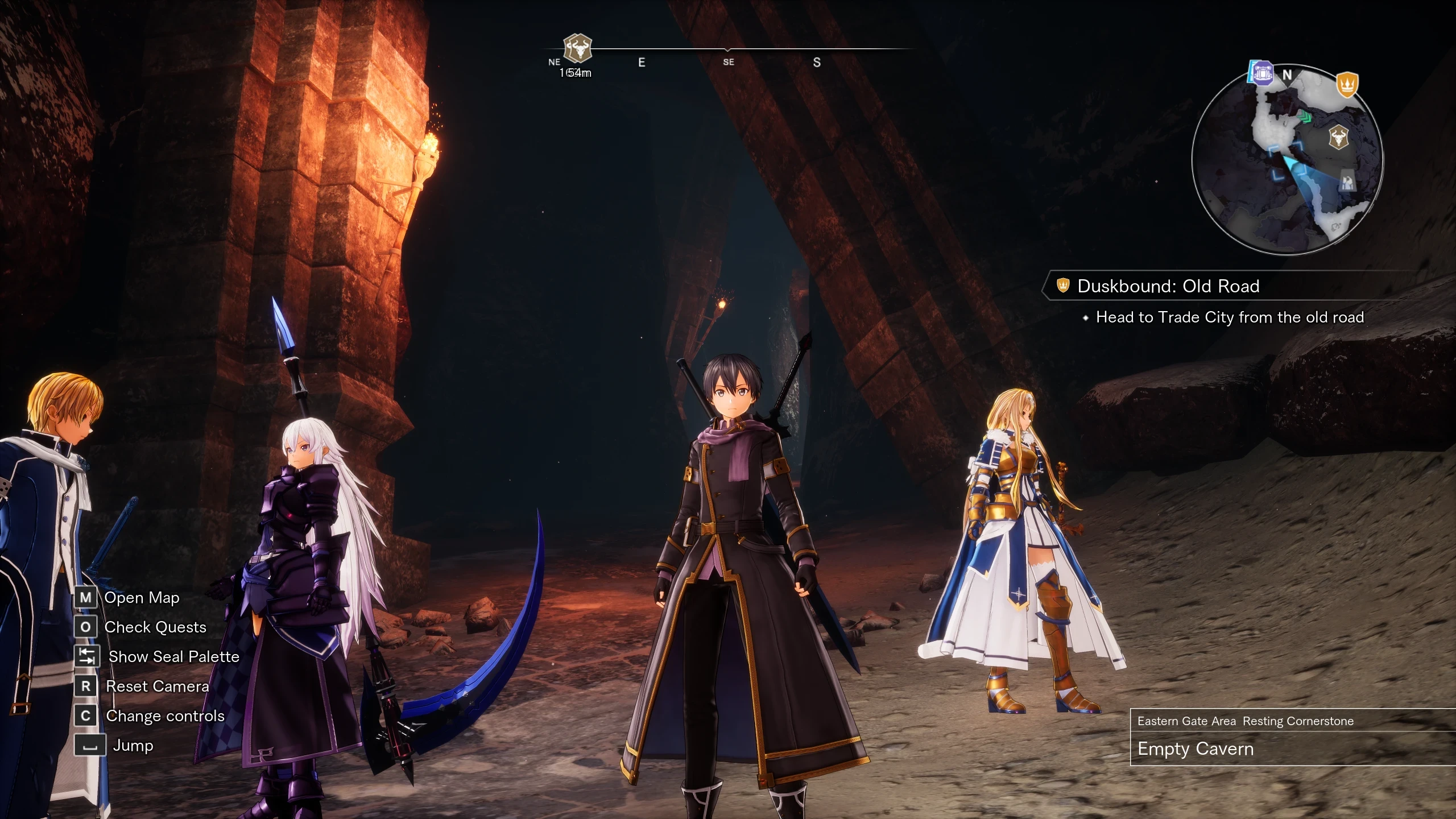
Task: Click the 154m distance marker on the compass
Action: coord(574,72)
